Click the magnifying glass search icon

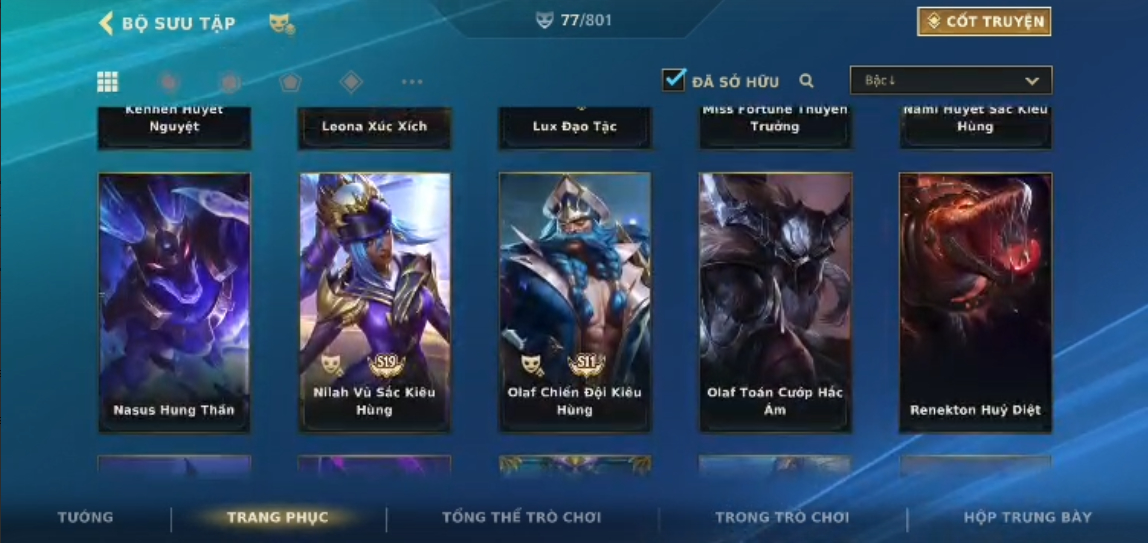(806, 81)
